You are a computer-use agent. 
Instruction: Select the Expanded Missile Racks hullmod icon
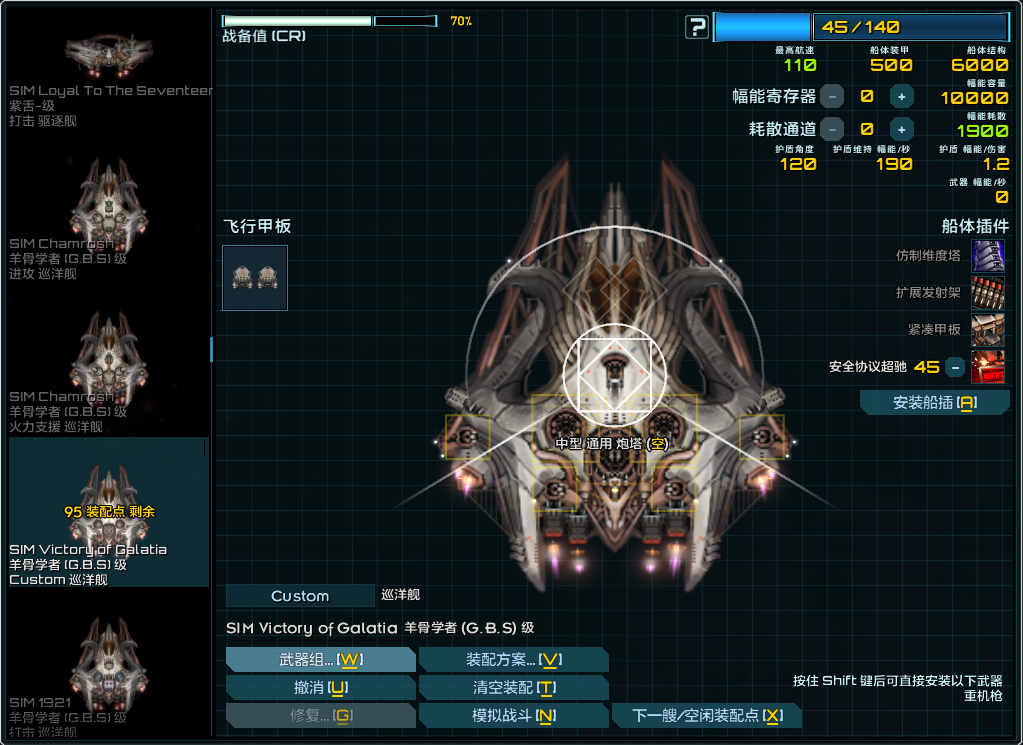tap(987, 293)
